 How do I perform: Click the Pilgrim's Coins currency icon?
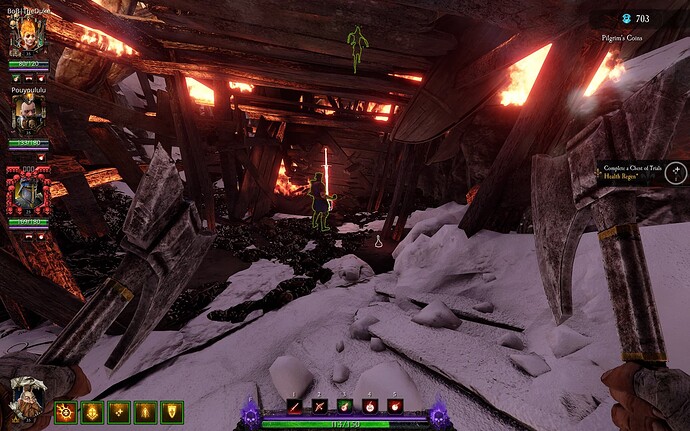(626, 18)
